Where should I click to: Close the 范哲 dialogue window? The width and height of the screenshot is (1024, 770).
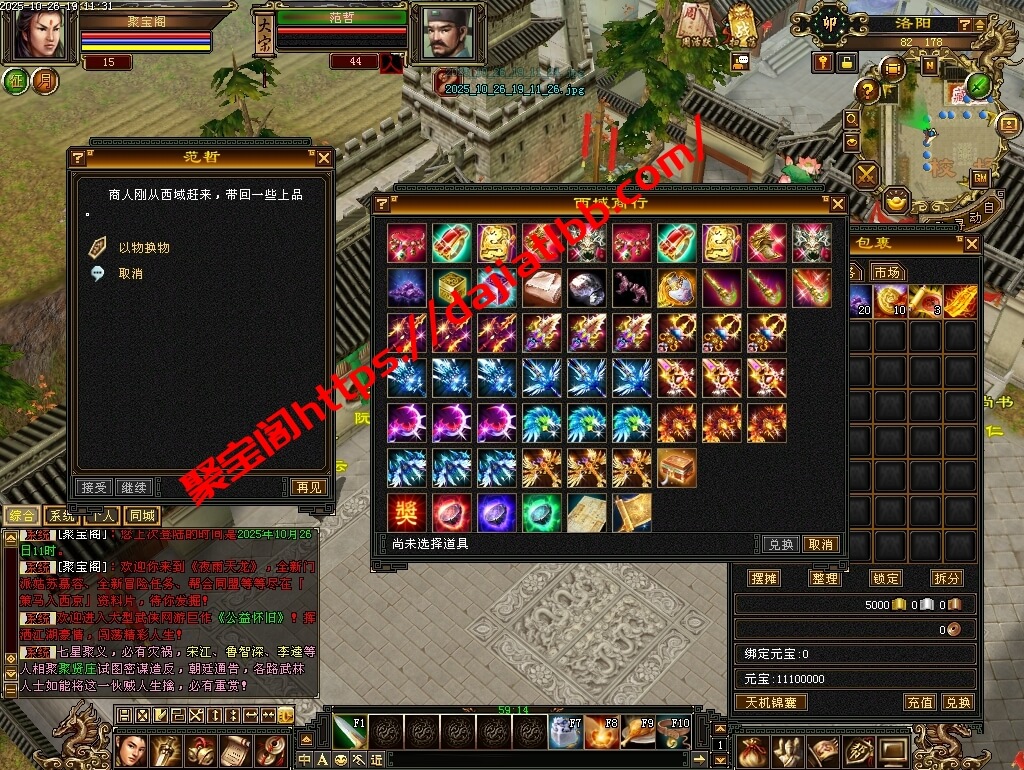323,158
